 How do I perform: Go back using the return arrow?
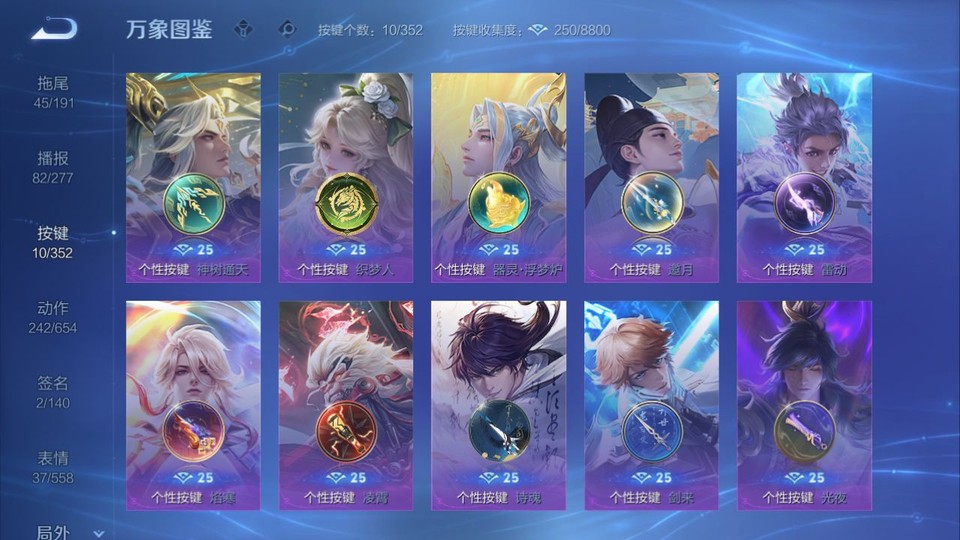[54, 29]
